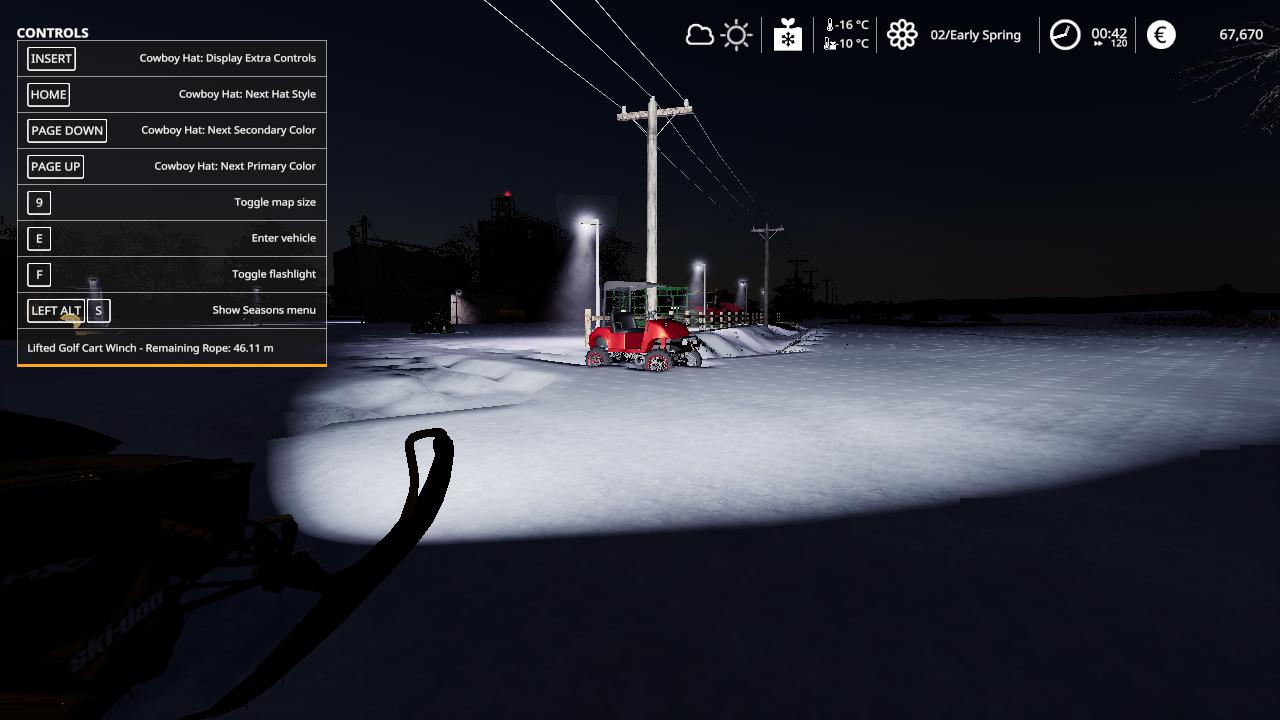
Task: Click the clock icon
Action: click(x=1065, y=35)
